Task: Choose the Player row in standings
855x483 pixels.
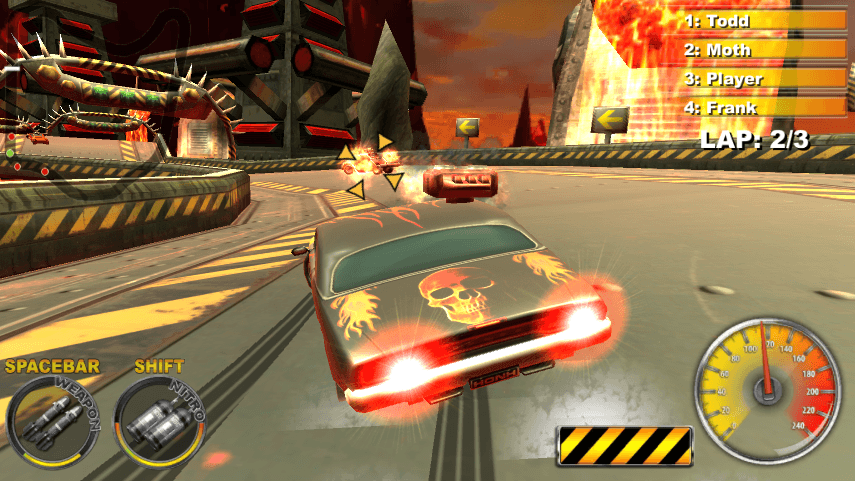Action: point(765,78)
